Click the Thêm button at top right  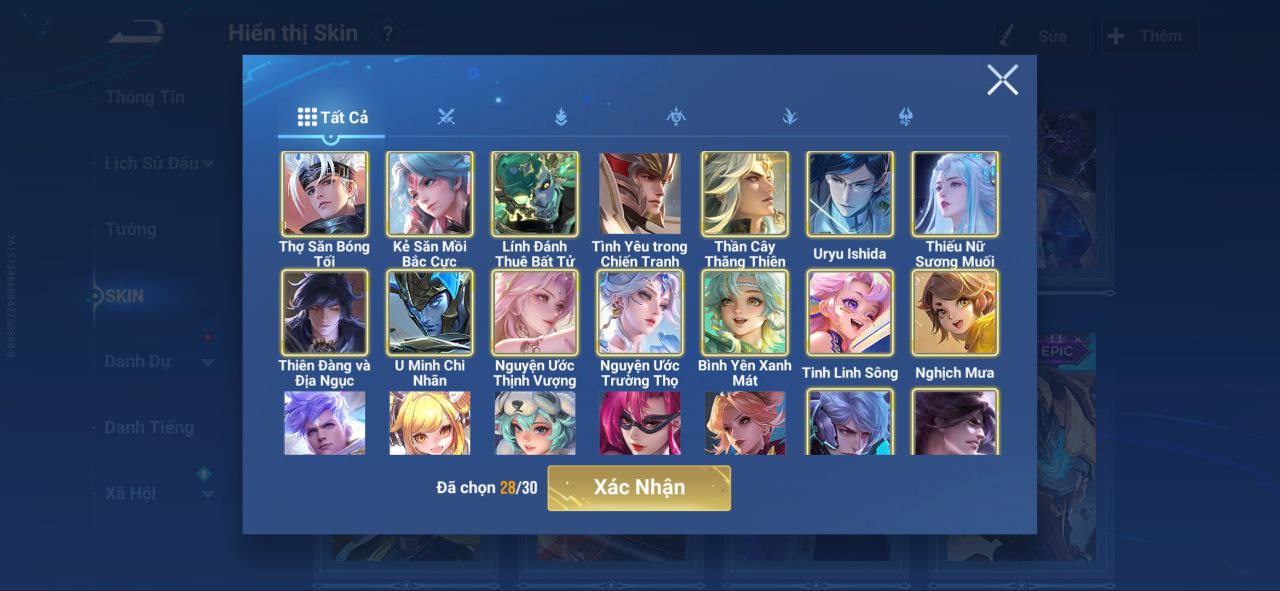[1149, 36]
